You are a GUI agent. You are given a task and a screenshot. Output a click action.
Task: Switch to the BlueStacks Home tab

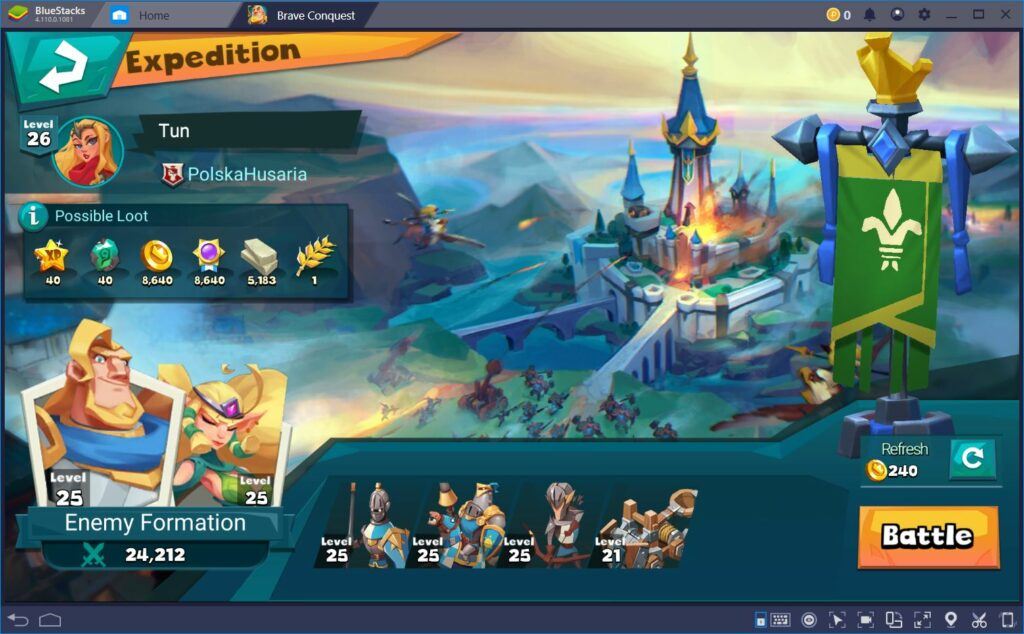click(x=153, y=15)
